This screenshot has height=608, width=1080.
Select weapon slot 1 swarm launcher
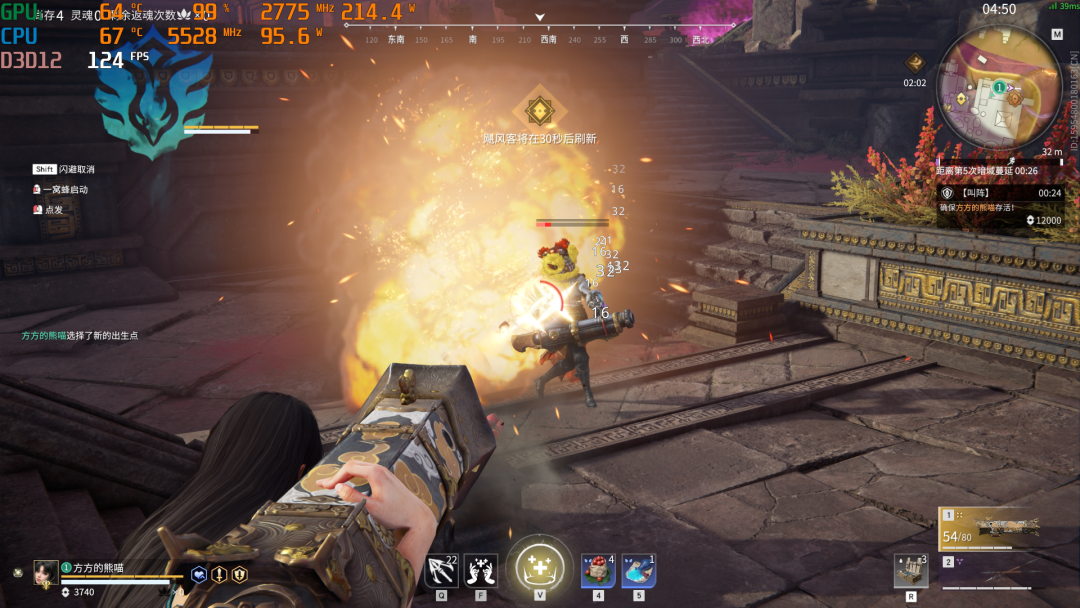coord(994,528)
